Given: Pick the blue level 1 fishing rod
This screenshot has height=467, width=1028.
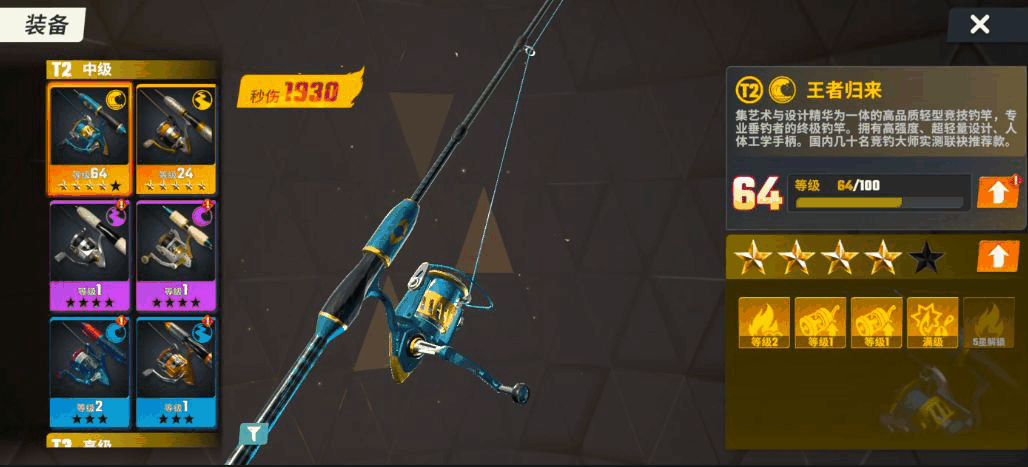Looking at the screenshot, I should (175, 371).
